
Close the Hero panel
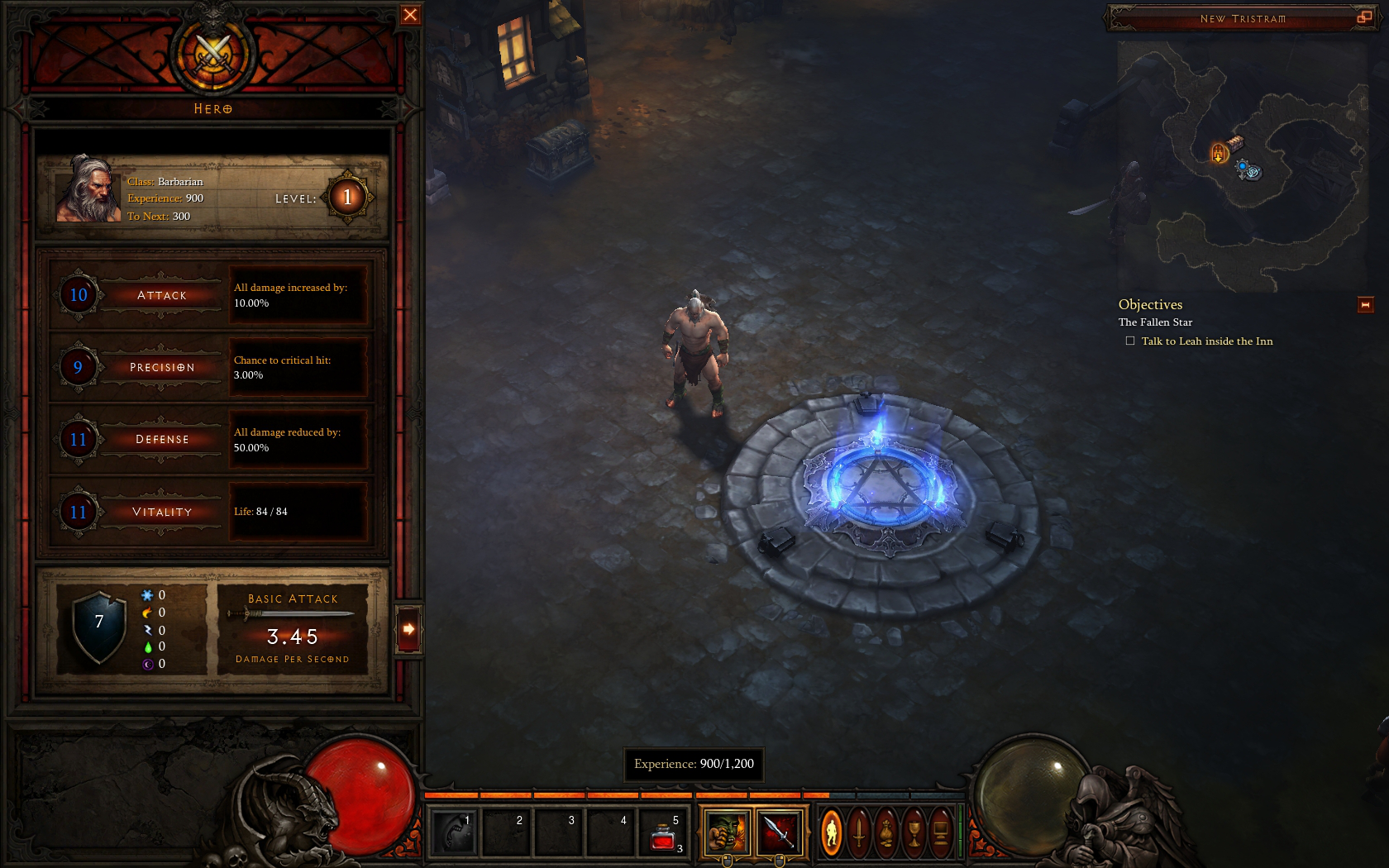tap(410, 15)
